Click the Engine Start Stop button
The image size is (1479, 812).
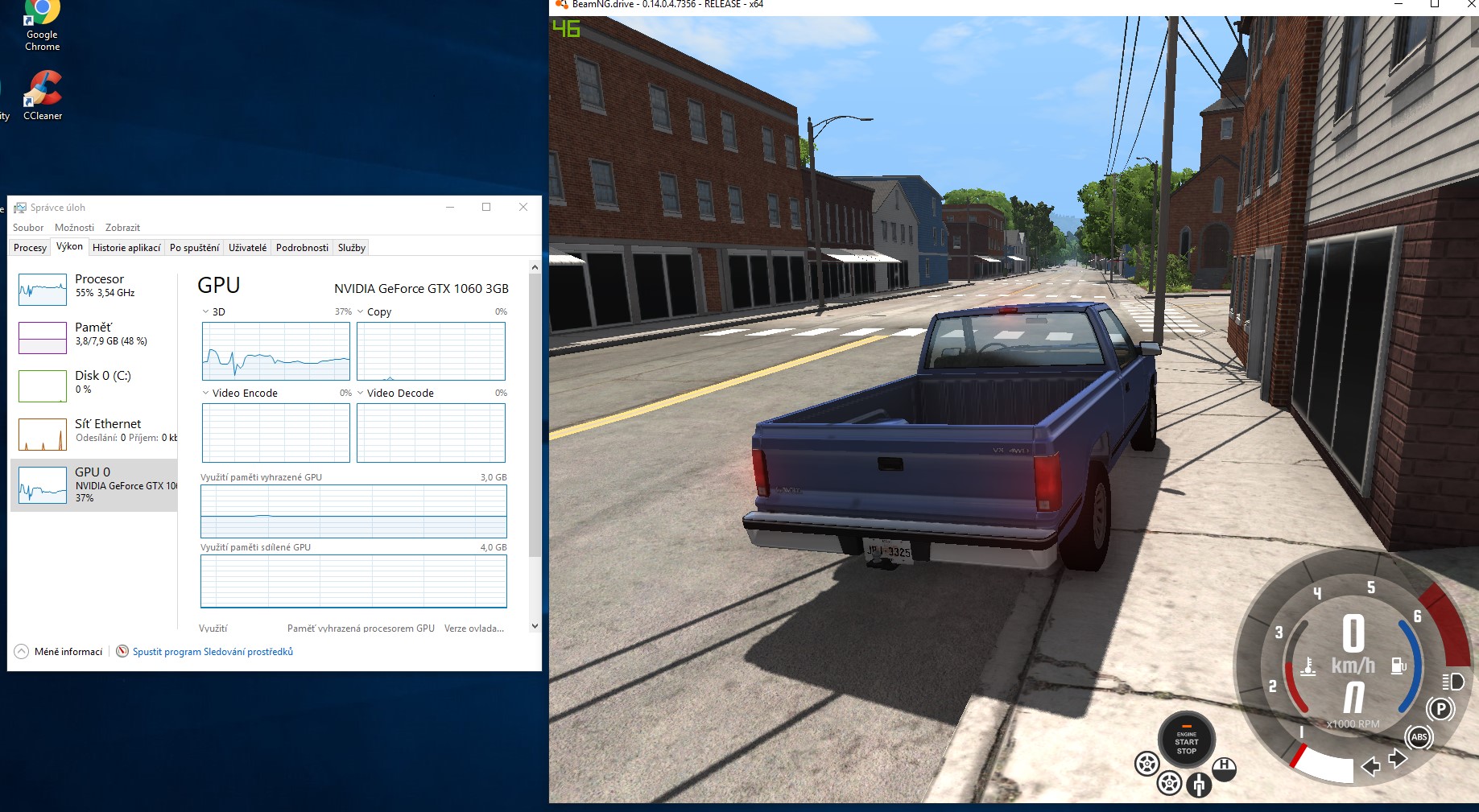(x=1186, y=740)
